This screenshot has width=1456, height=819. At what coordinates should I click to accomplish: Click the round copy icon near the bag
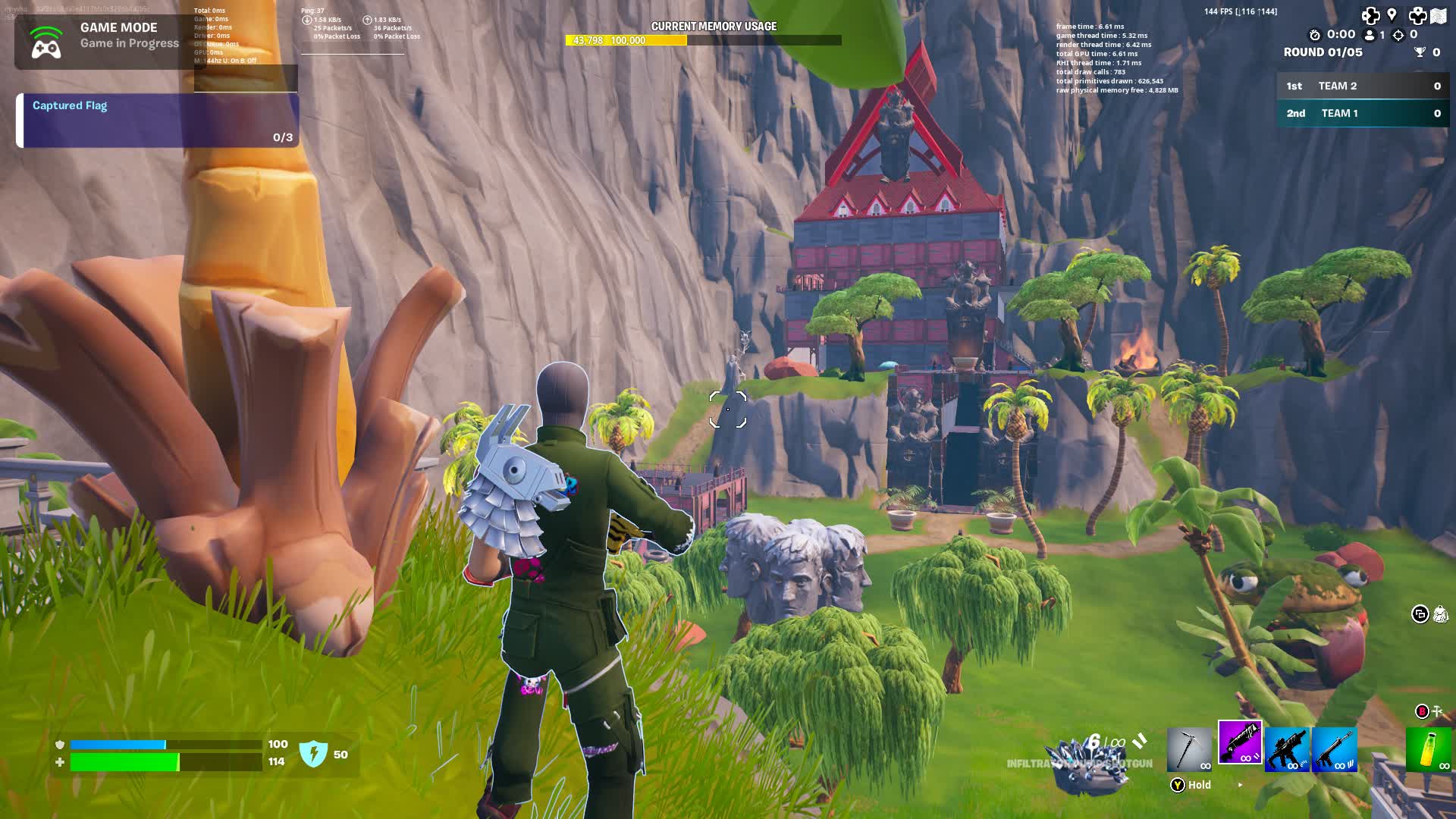click(1420, 614)
